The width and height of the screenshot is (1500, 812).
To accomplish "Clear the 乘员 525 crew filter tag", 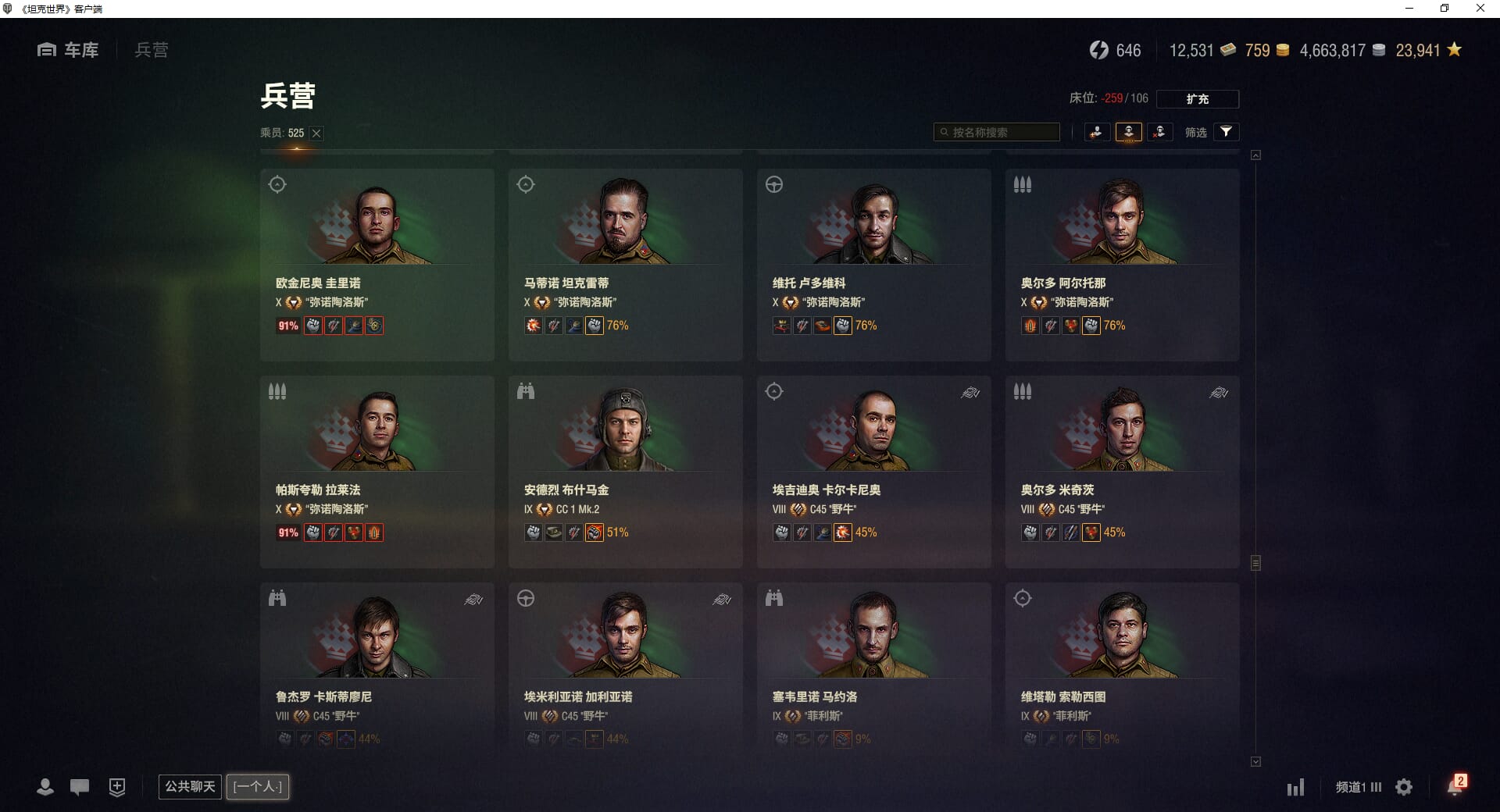I will point(316,134).
